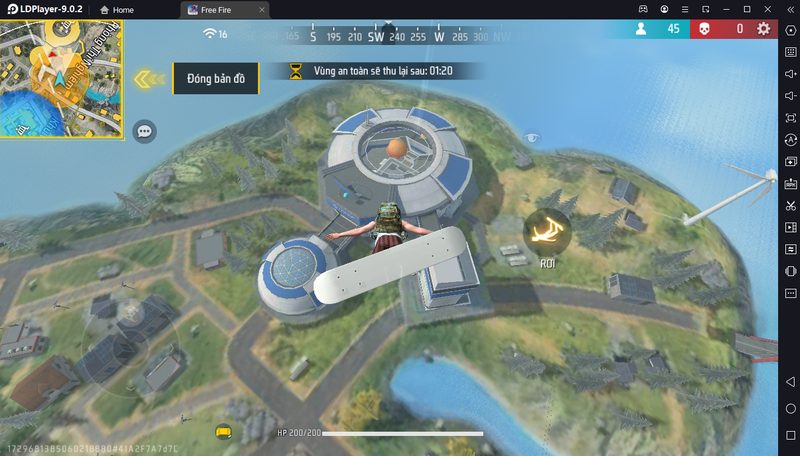Toggle the eye free-look icon
Screen dimensions: 800x456
[x=535, y=137]
